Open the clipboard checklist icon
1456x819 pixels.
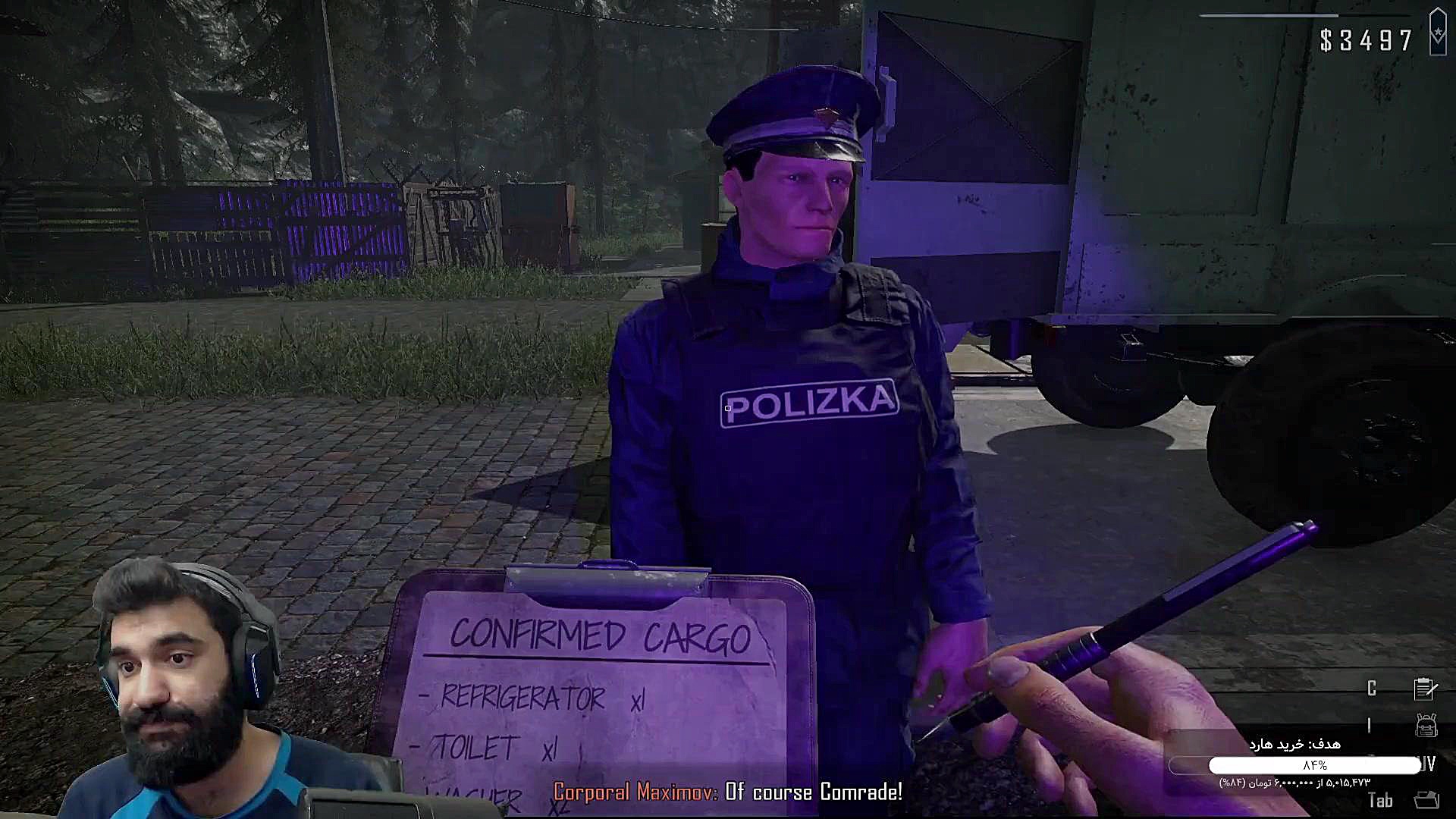click(x=1425, y=688)
